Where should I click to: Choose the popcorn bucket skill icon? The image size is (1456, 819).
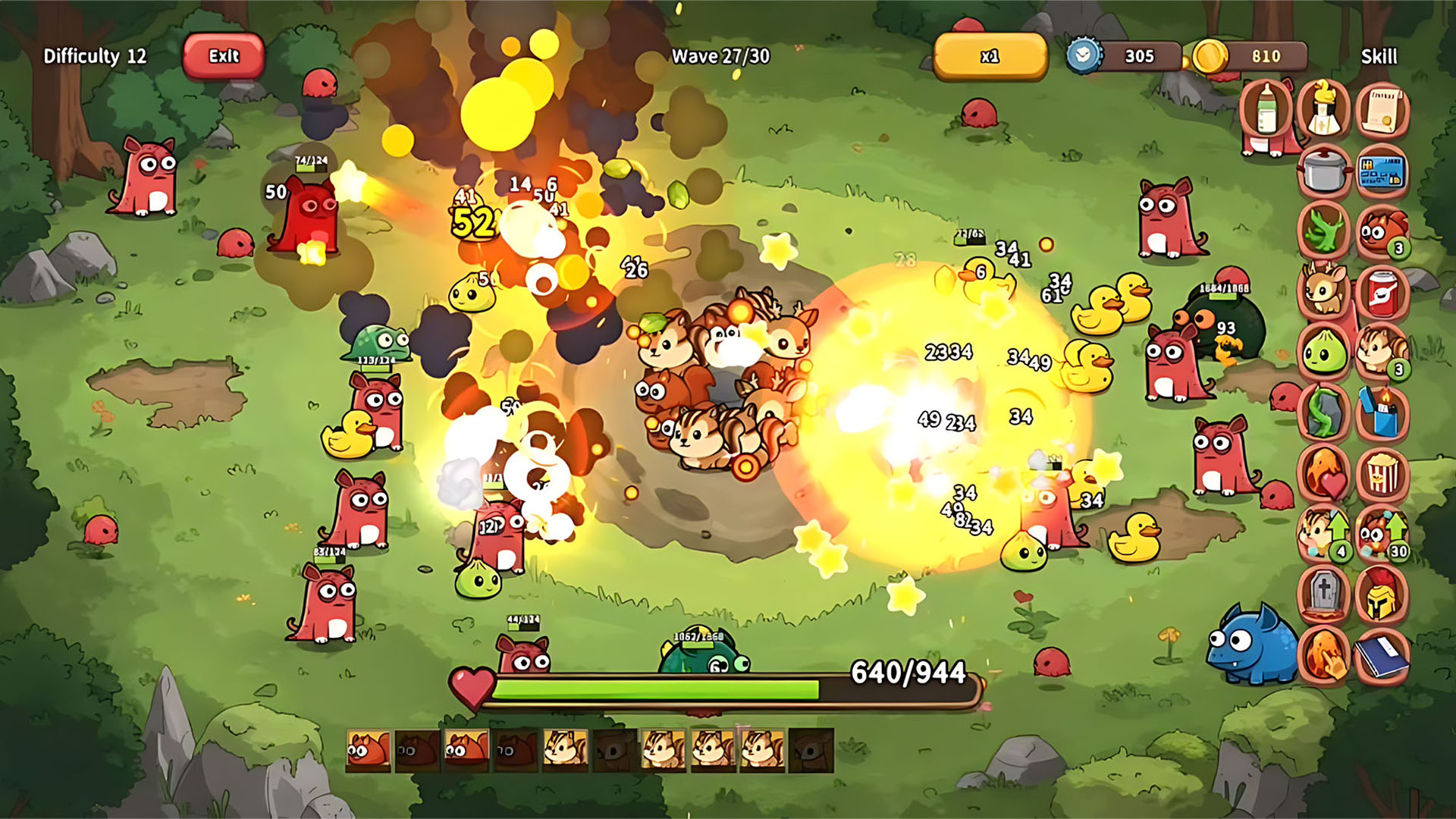click(x=1382, y=473)
